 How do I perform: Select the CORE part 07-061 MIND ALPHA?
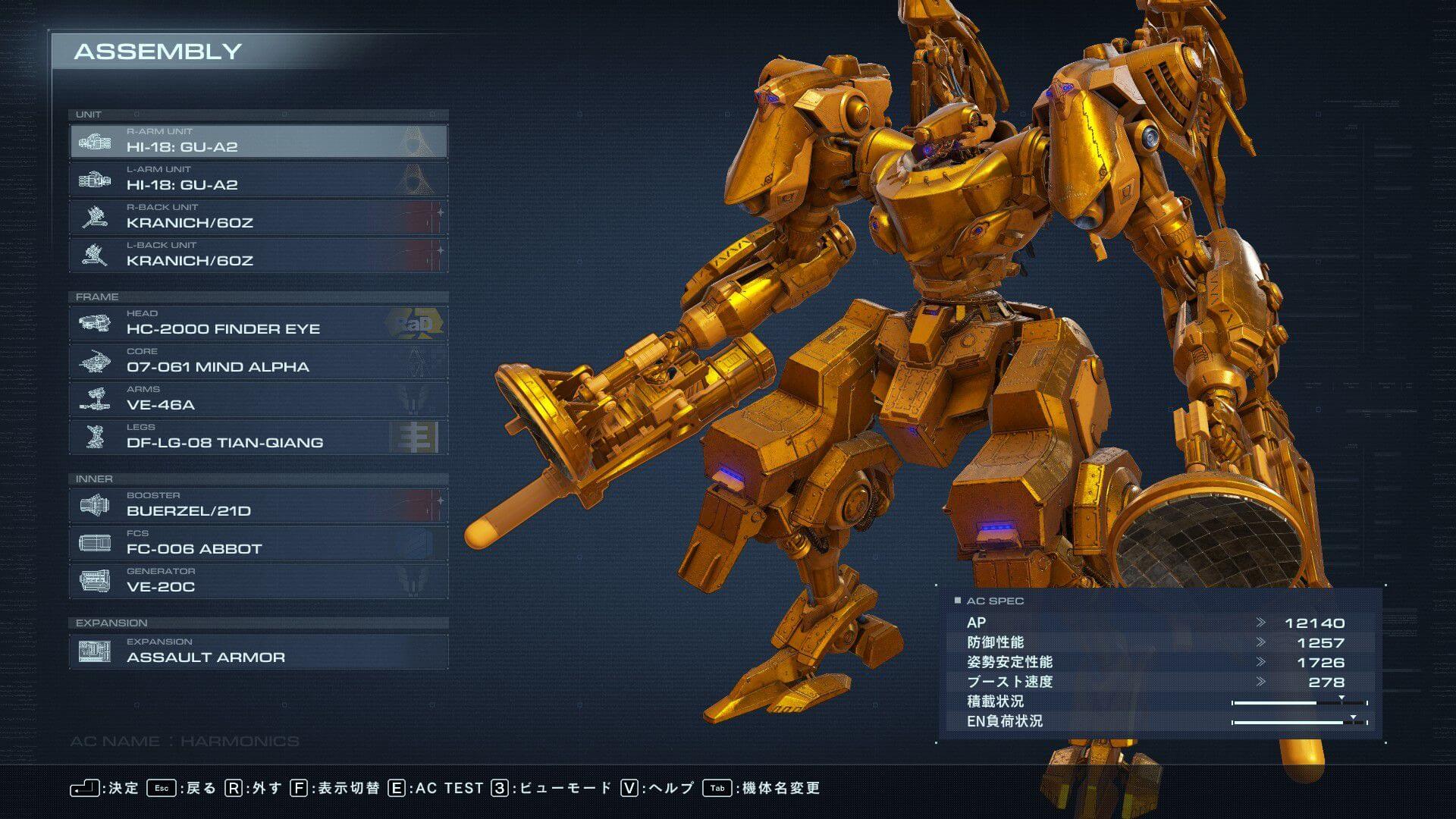[259, 361]
